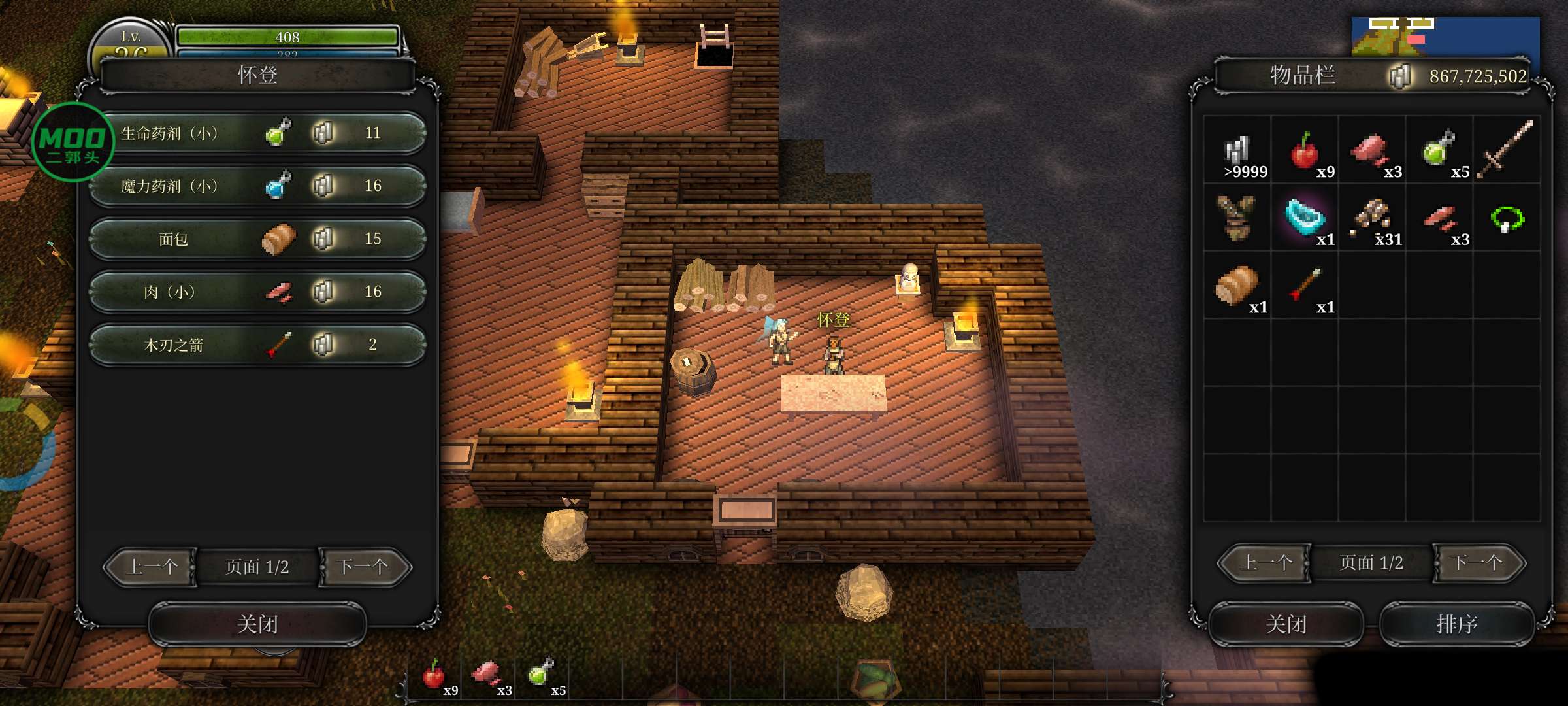
Task: Choose the 面包 shop listing
Action: pyautogui.click(x=258, y=239)
